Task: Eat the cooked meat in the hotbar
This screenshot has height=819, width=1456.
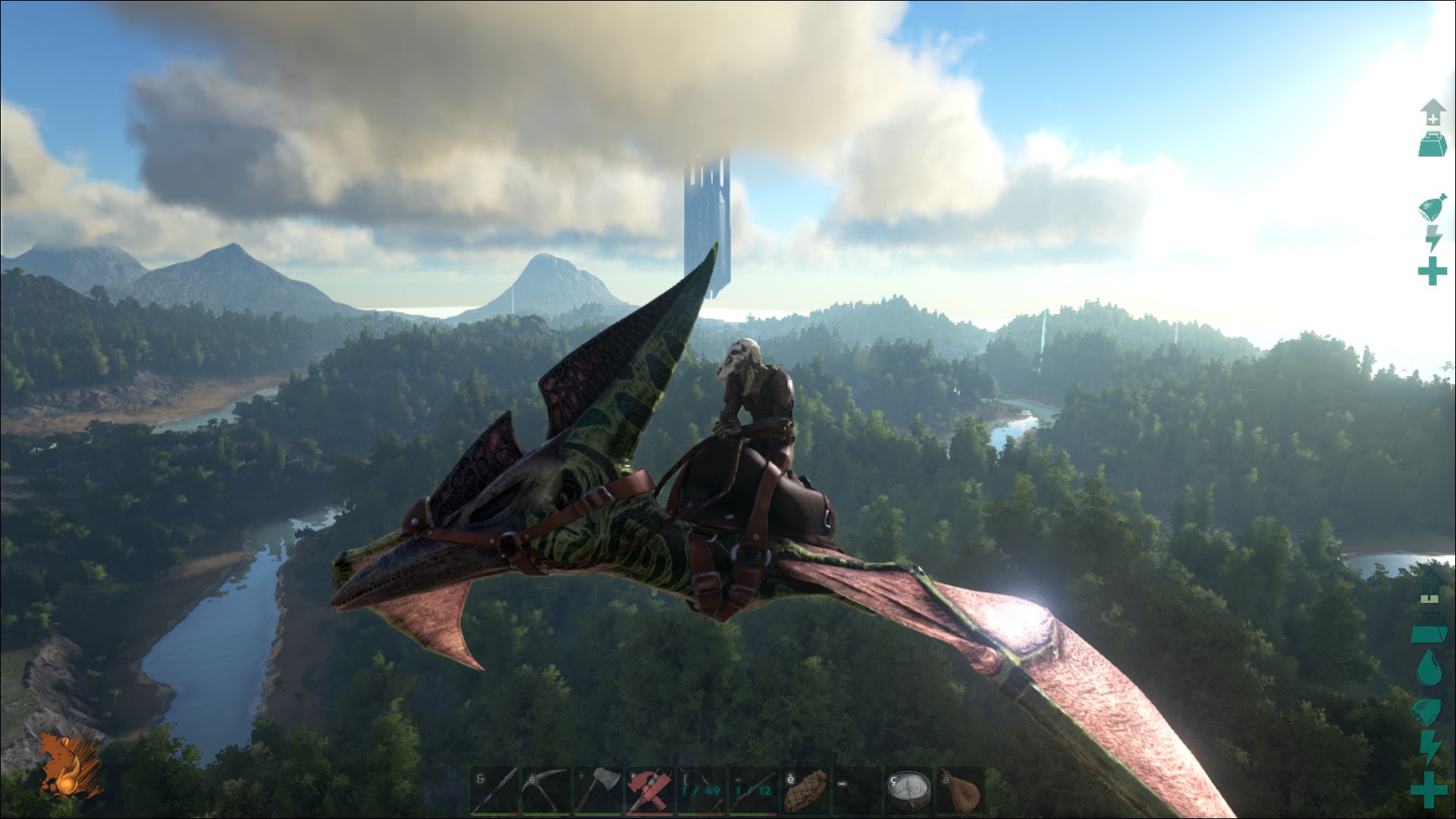Action: tap(805, 791)
